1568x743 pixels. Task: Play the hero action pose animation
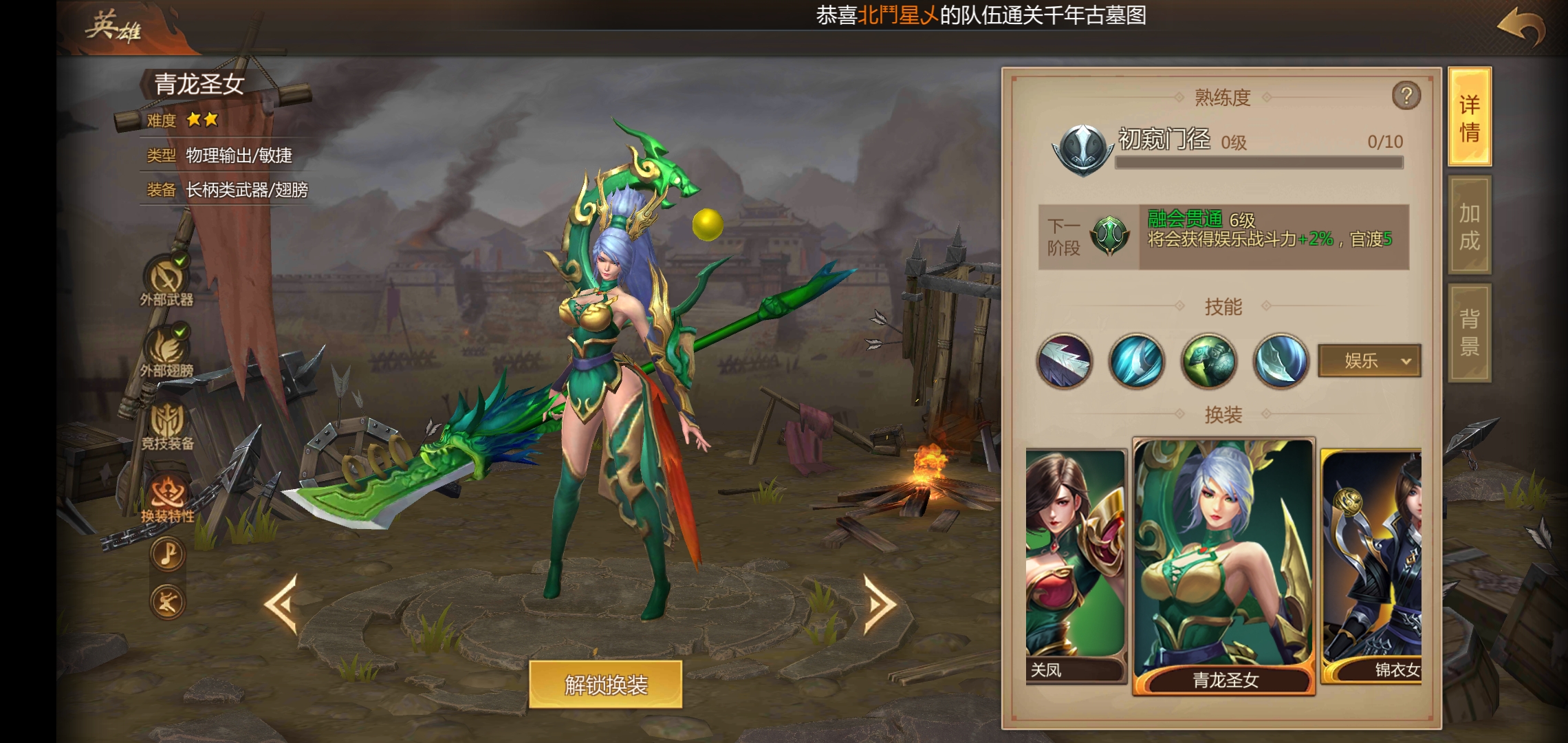pyautogui.click(x=167, y=603)
